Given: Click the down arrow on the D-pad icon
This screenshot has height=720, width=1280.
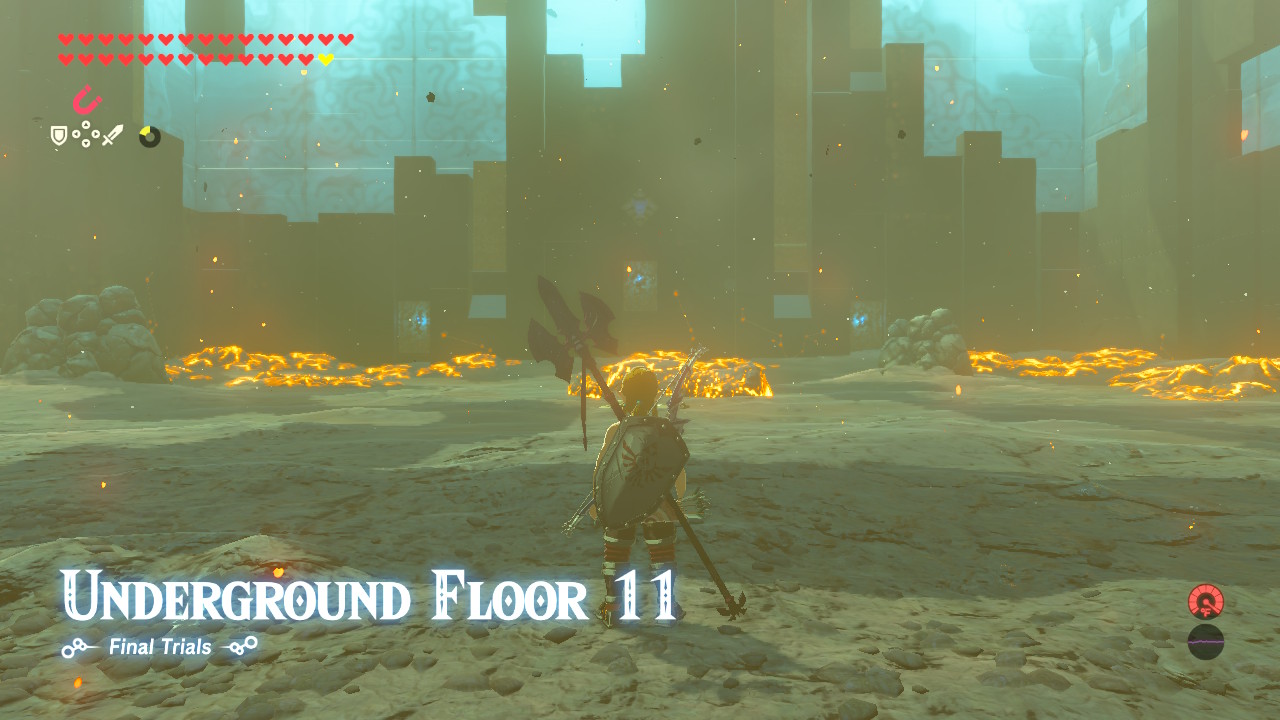Looking at the screenshot, I should point(86,145).
